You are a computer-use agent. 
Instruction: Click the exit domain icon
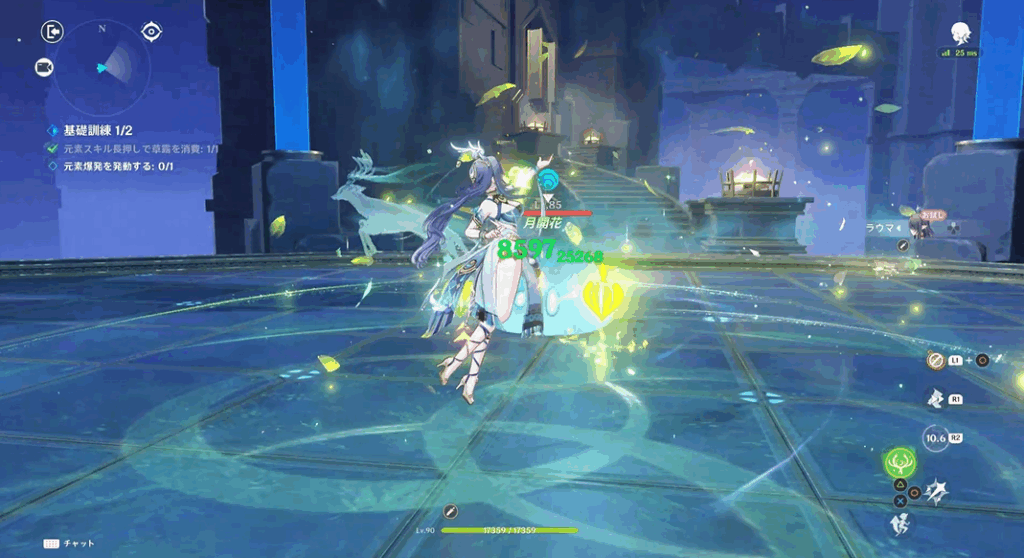click(51, 32)
